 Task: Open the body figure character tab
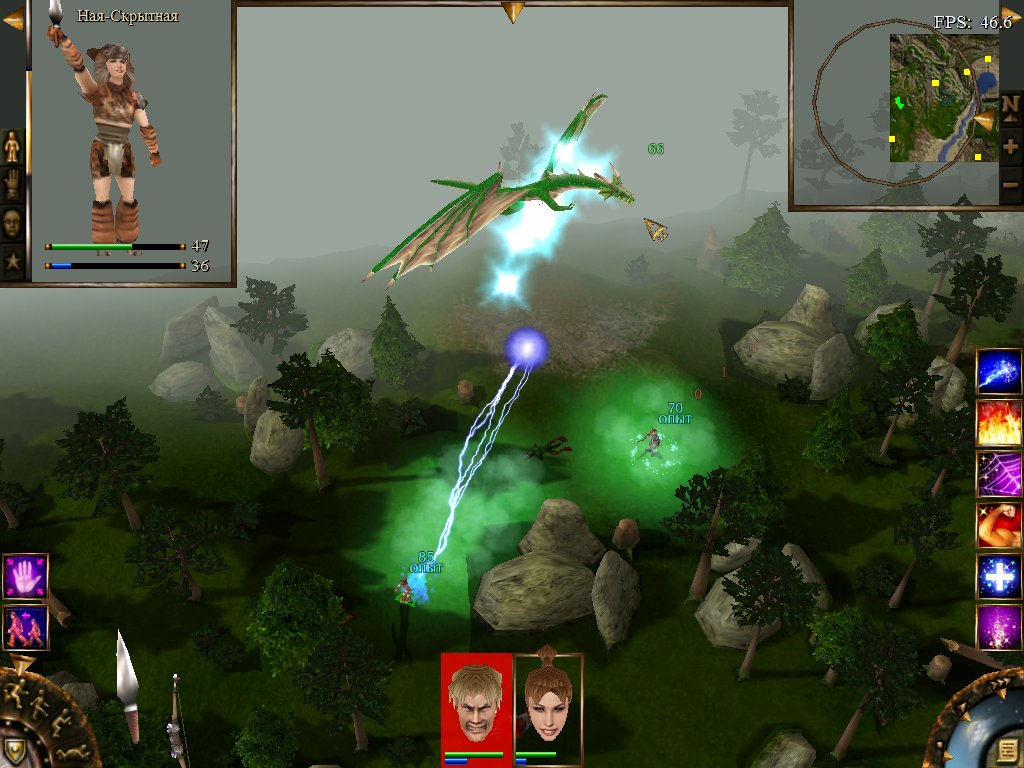coord(12,146)
